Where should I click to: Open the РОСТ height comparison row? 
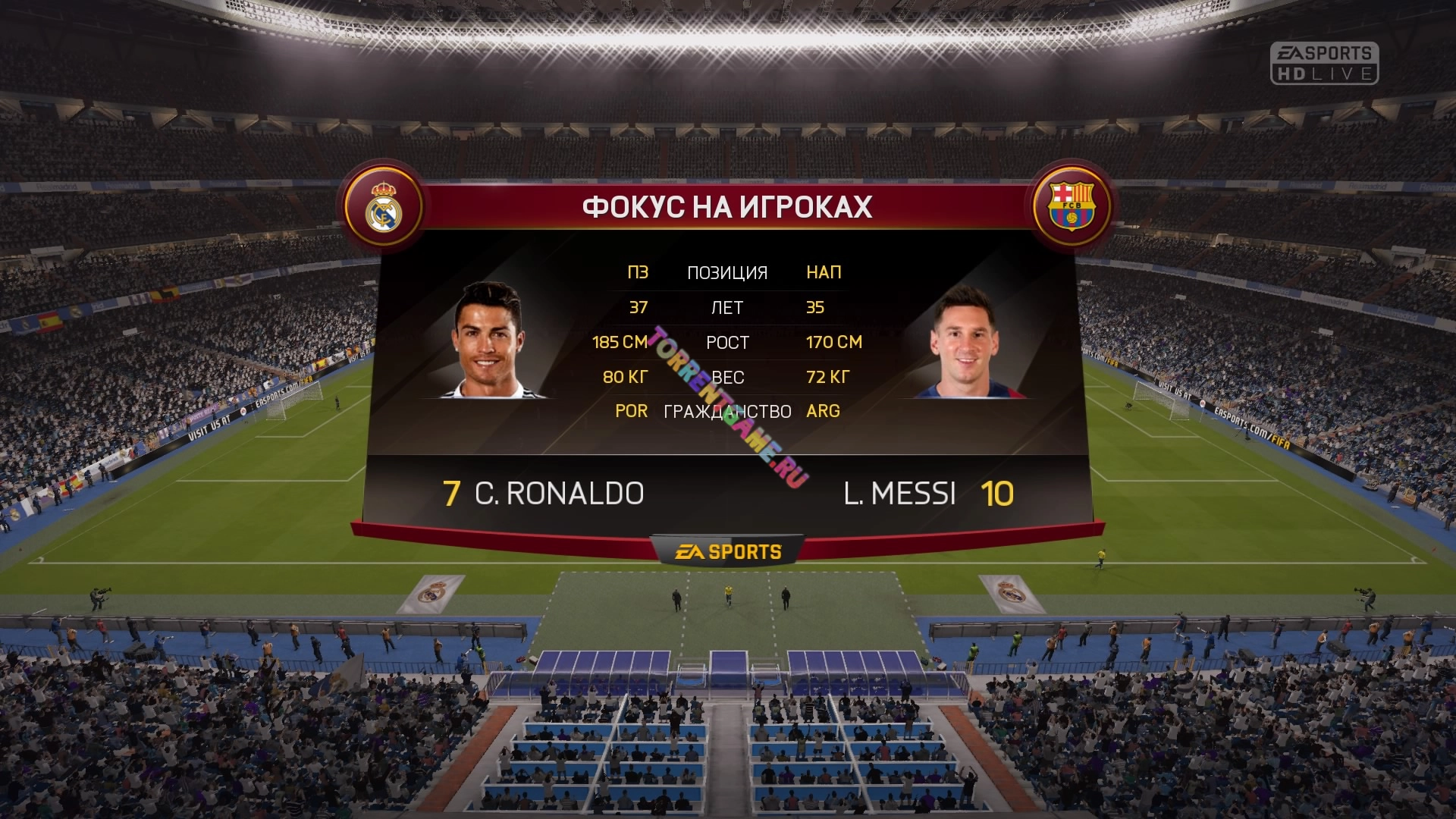(x=728, y=342)
